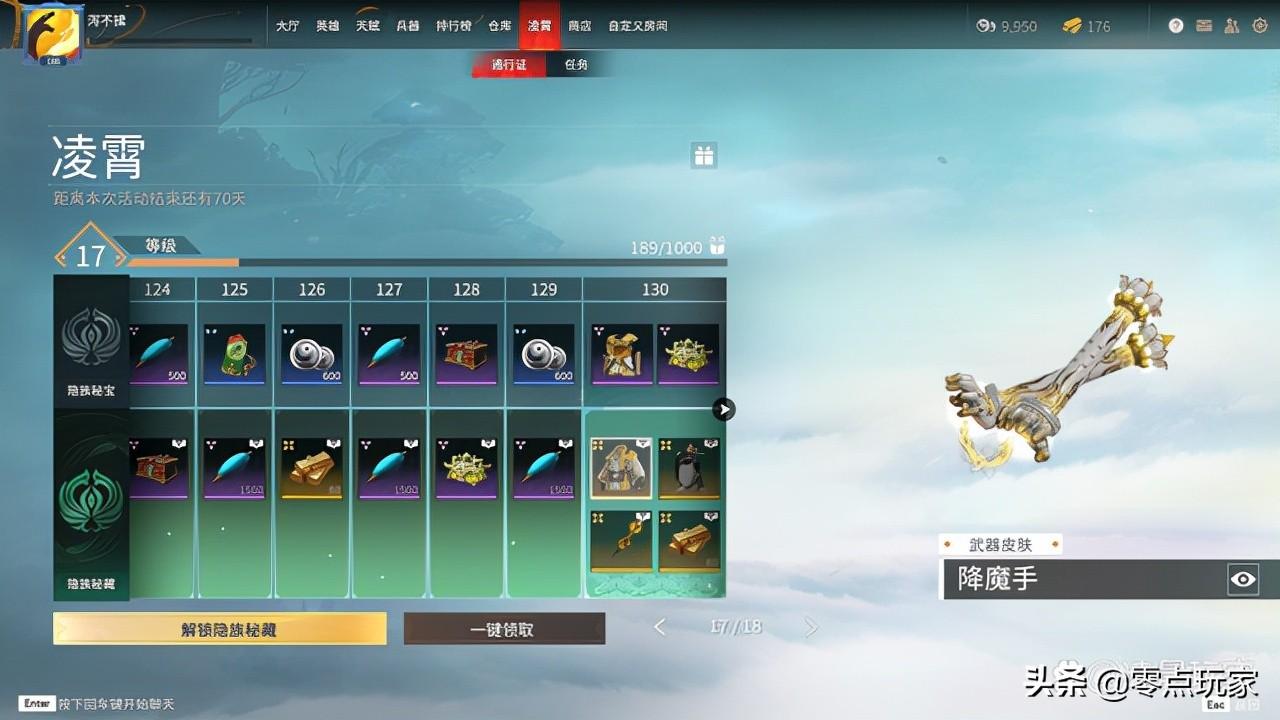Viewport: 1280px width, 720px height.
Task: Open the mail envelope icon
Action: (x=1204, y=26)
